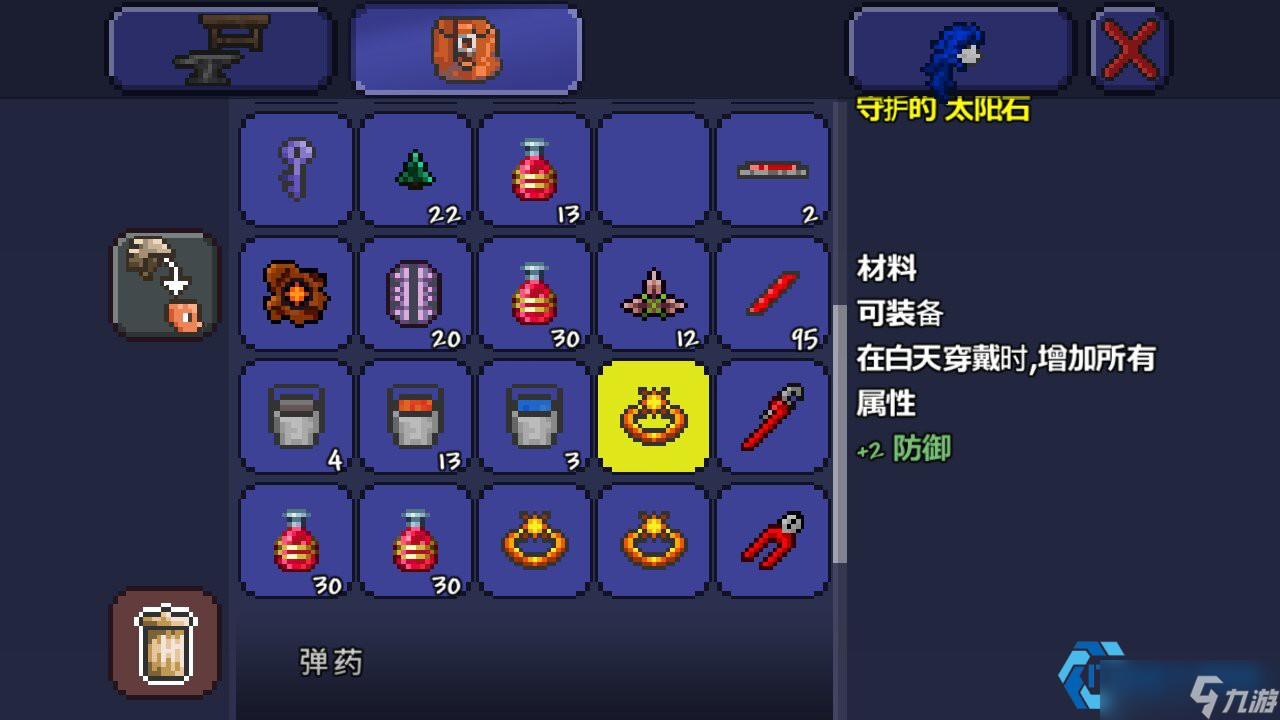1280x720 pixels.
Task: Select the water bucket stack of 3
Action: click(534, 416)
